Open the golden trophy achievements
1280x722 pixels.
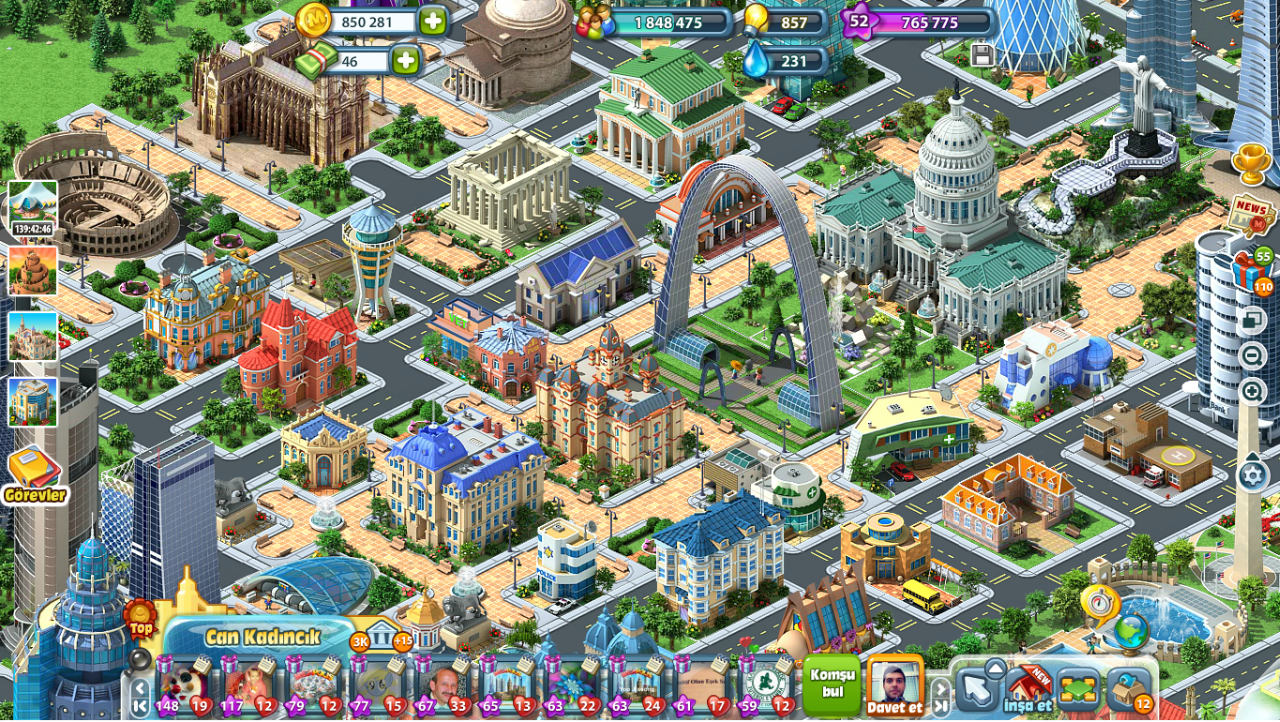click(x=1251, y=163)
